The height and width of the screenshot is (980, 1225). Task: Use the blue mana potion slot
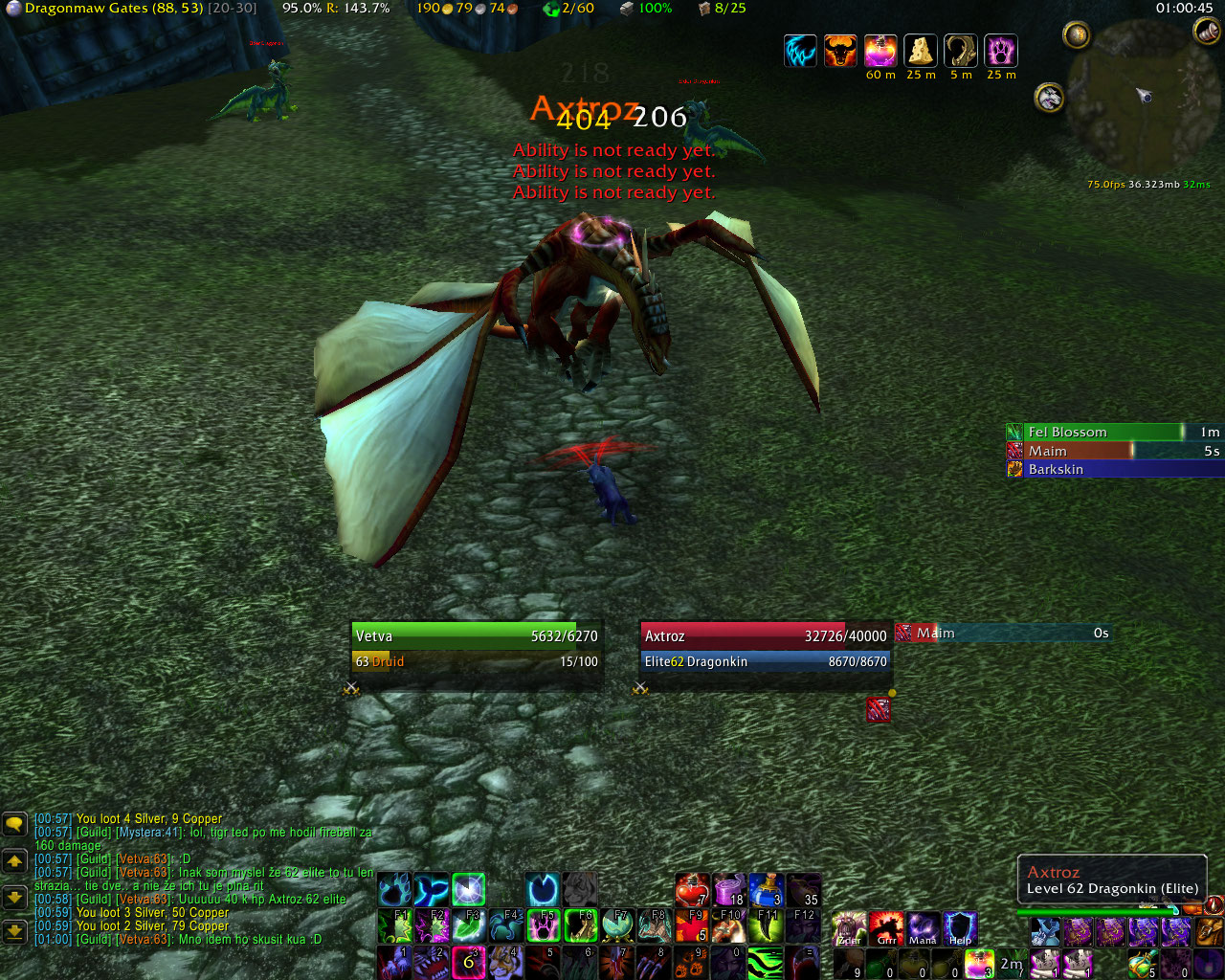(766, 890)
